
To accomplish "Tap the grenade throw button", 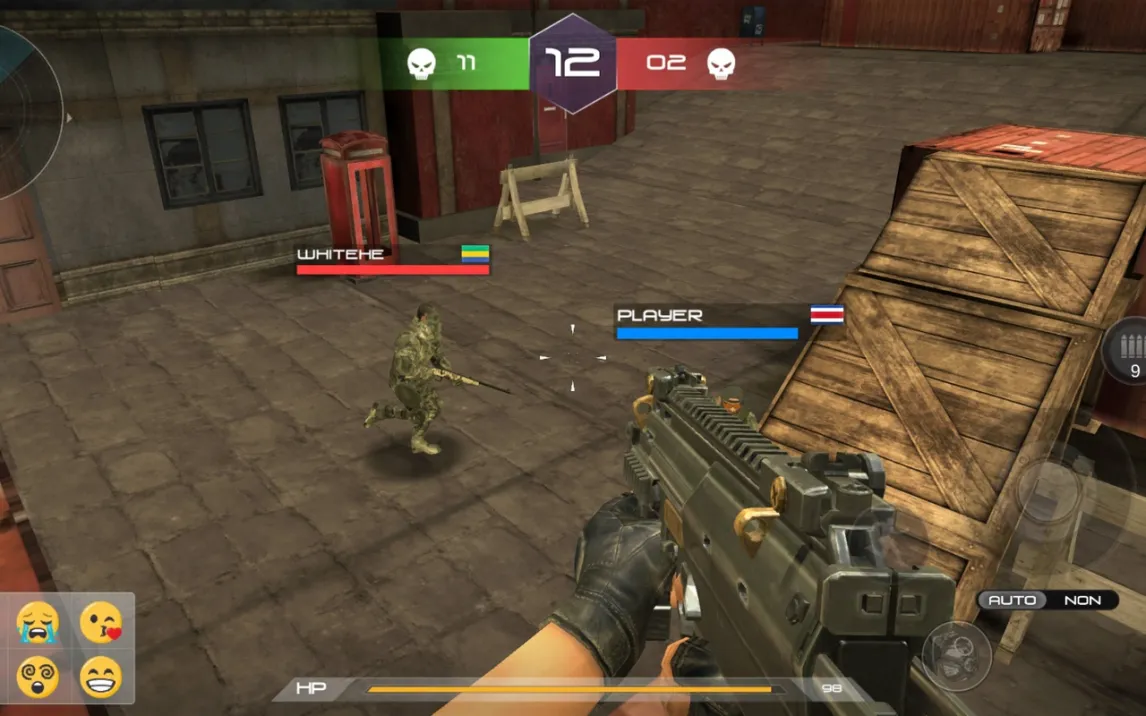I will [x=956, y=656].
